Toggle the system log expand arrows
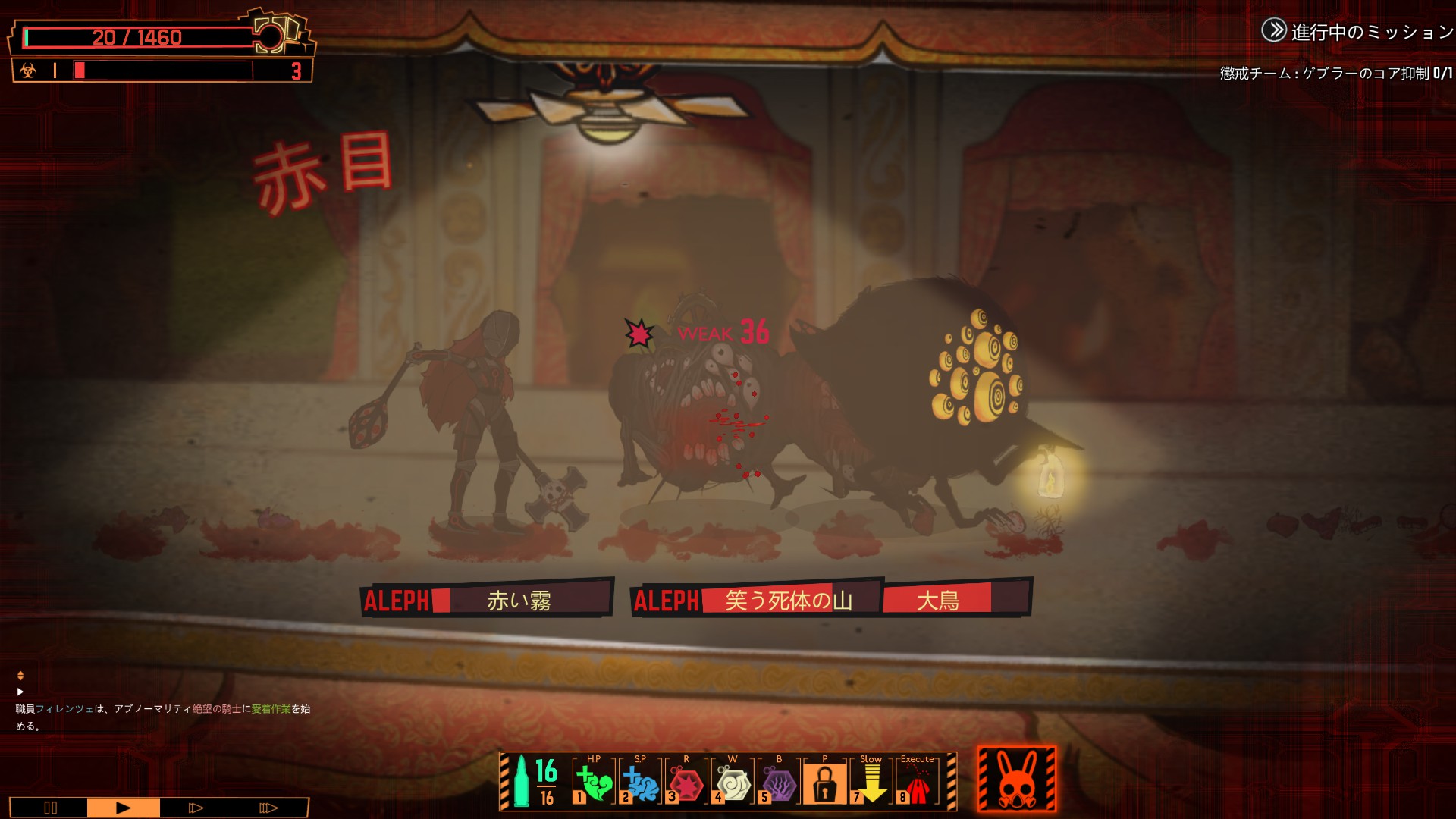 coord(20,675)
